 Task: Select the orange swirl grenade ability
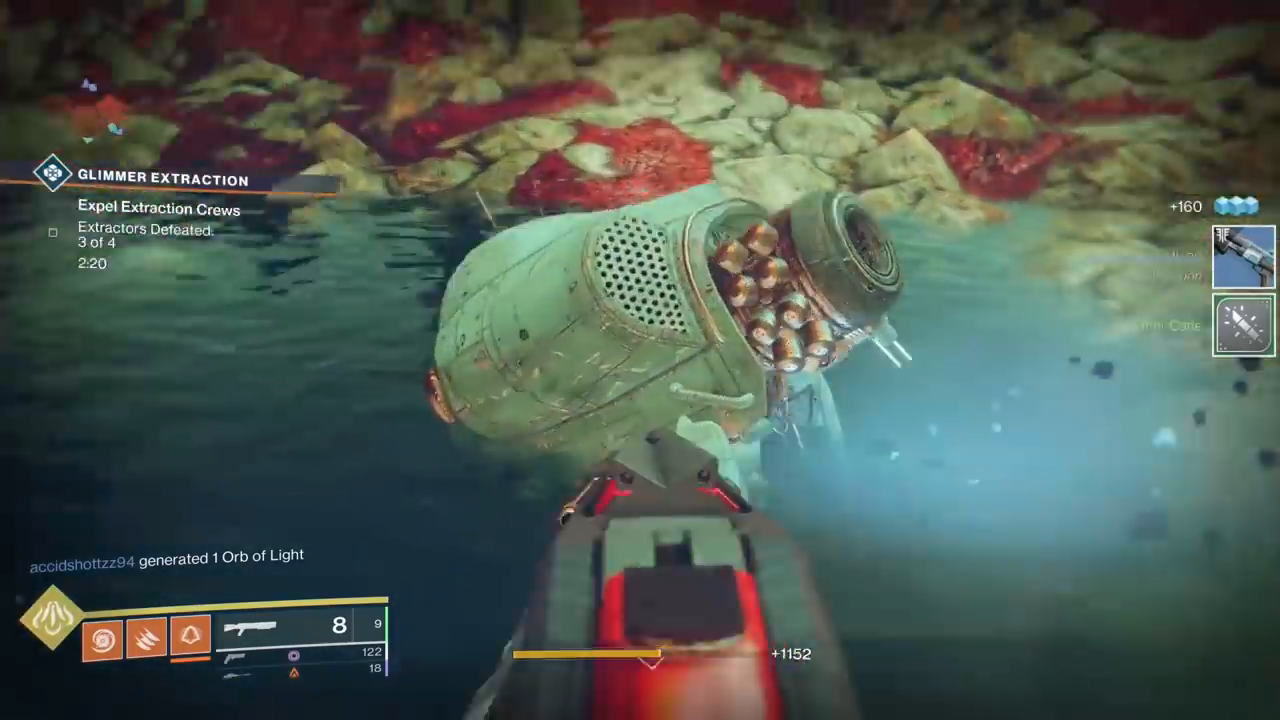[102, 639]
